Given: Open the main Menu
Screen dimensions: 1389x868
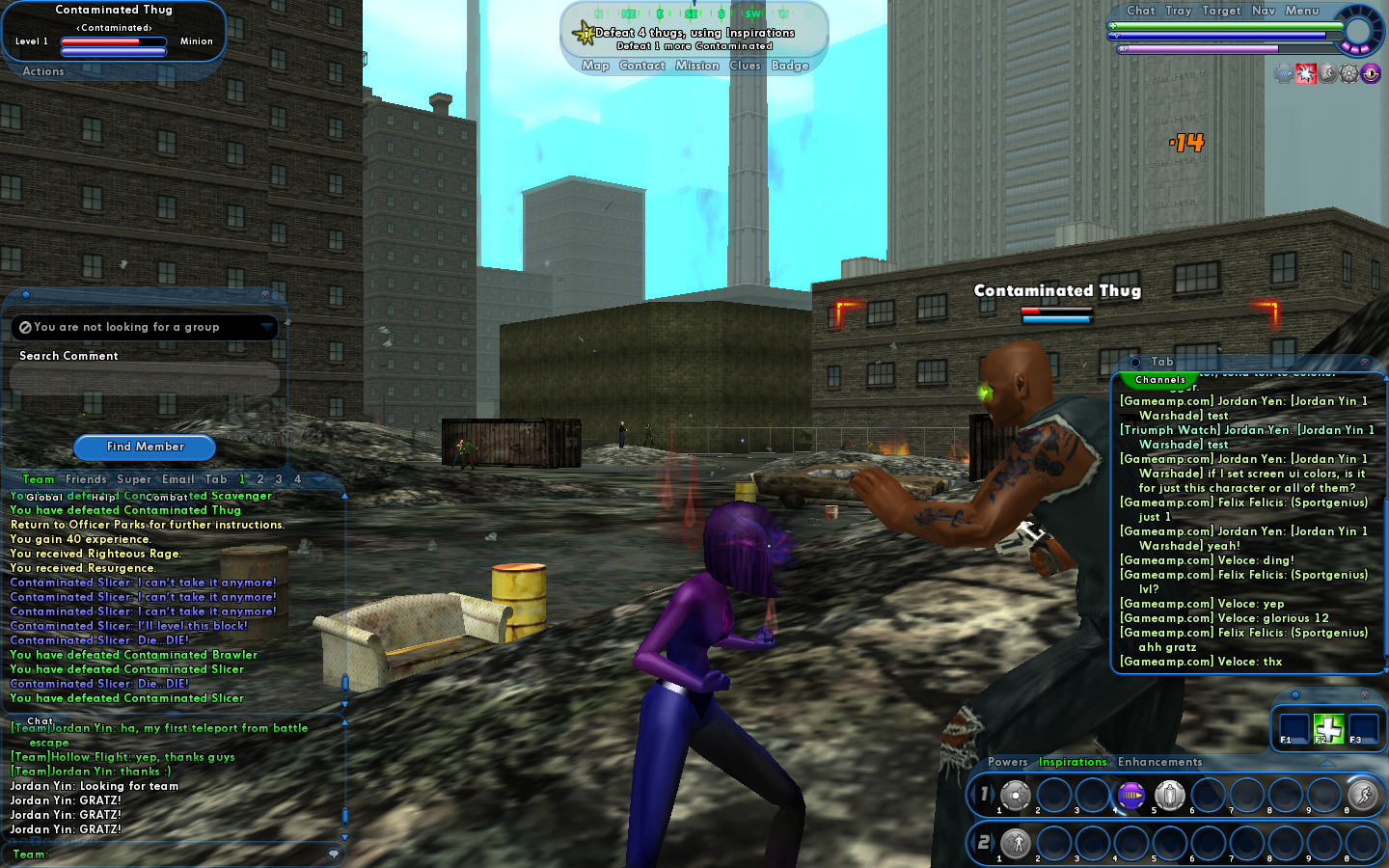Looking at the screenshot, I should (1301, 11).
